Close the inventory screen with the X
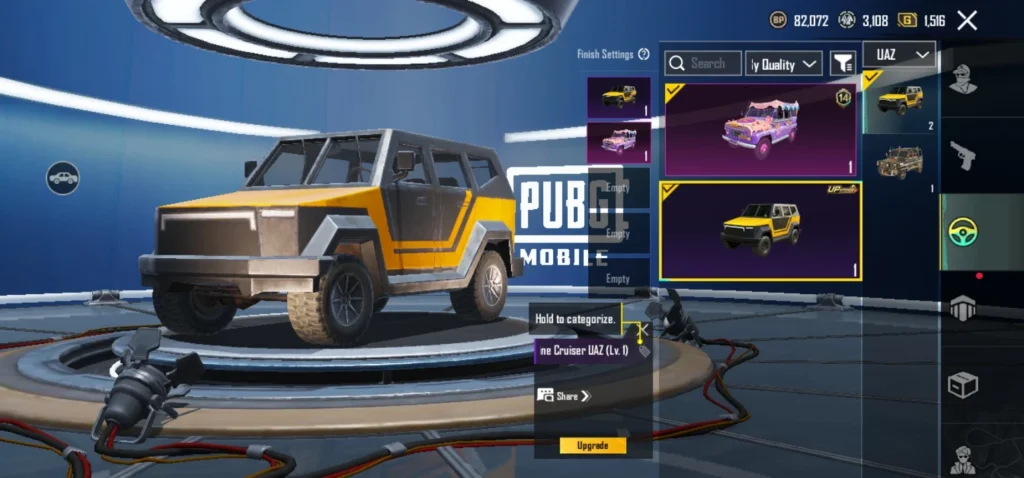This screenshot has height=478, width=1024. click(x=967, y=20)
